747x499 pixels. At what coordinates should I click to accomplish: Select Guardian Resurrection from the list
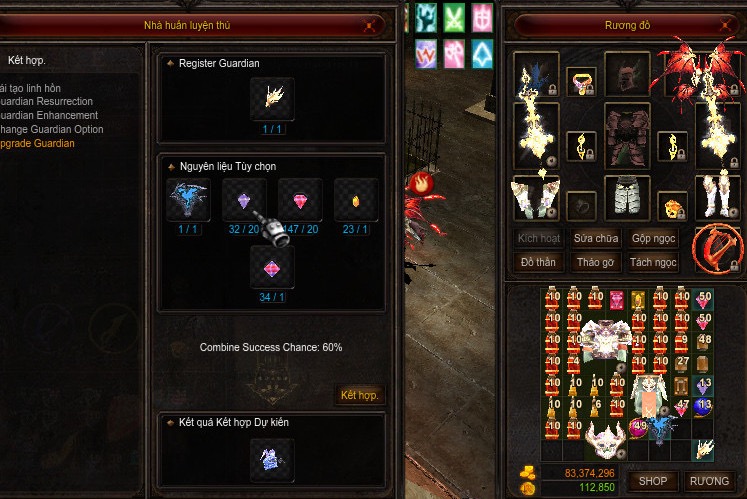coord(48,102)
